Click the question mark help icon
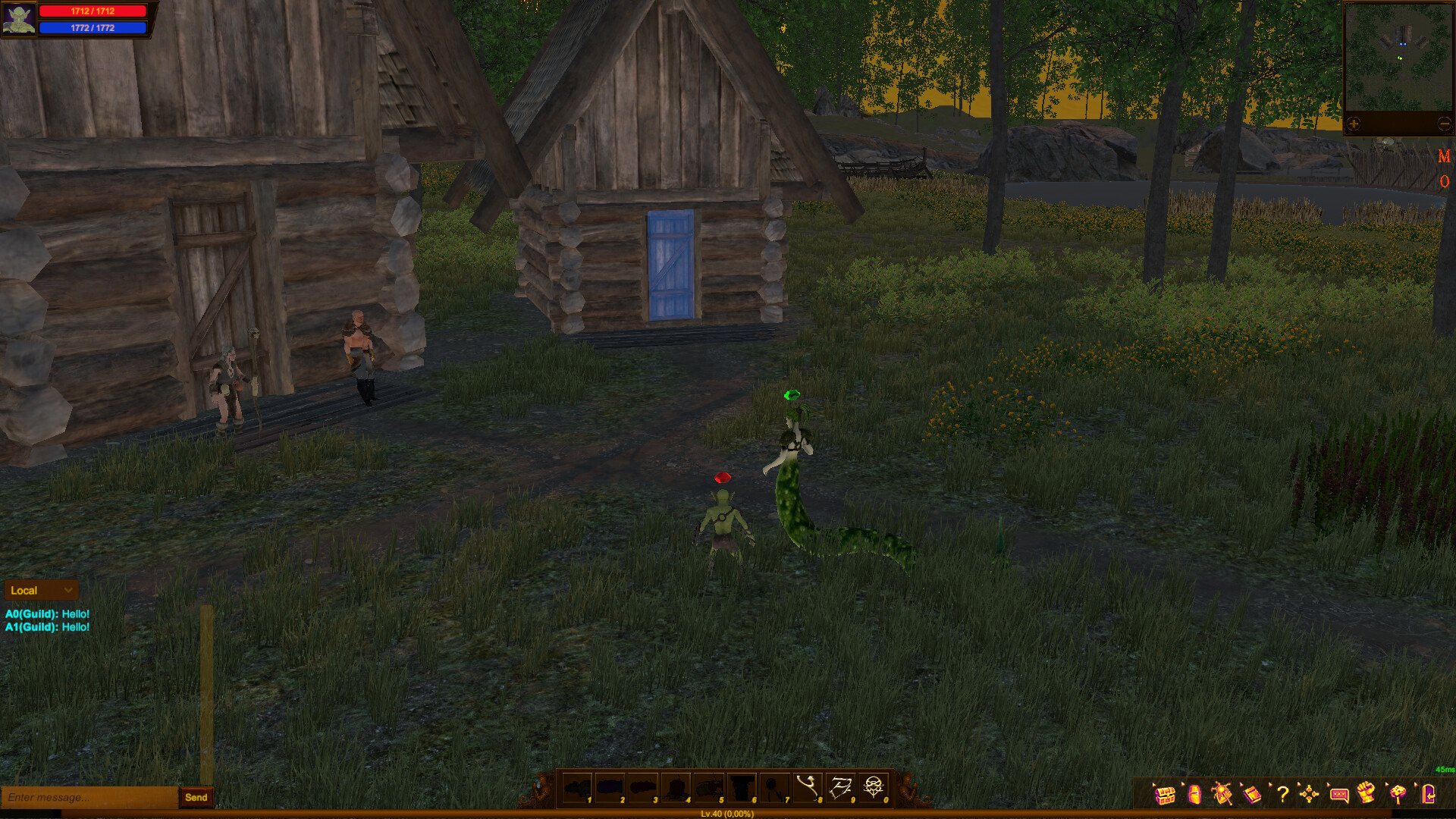 (1283, 795)
